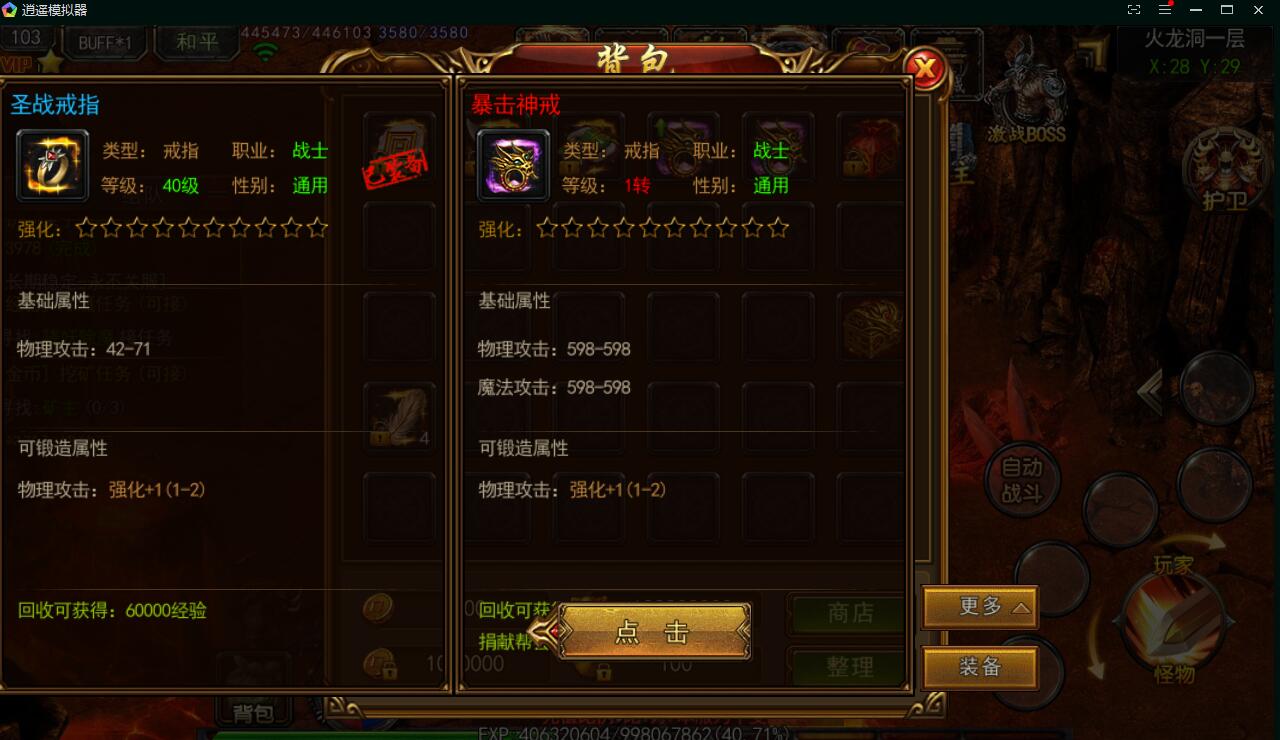This screenshot has height=740, width=1280.
Task: Choose the 装备 equip button
Action: click(x=980, y=667)
